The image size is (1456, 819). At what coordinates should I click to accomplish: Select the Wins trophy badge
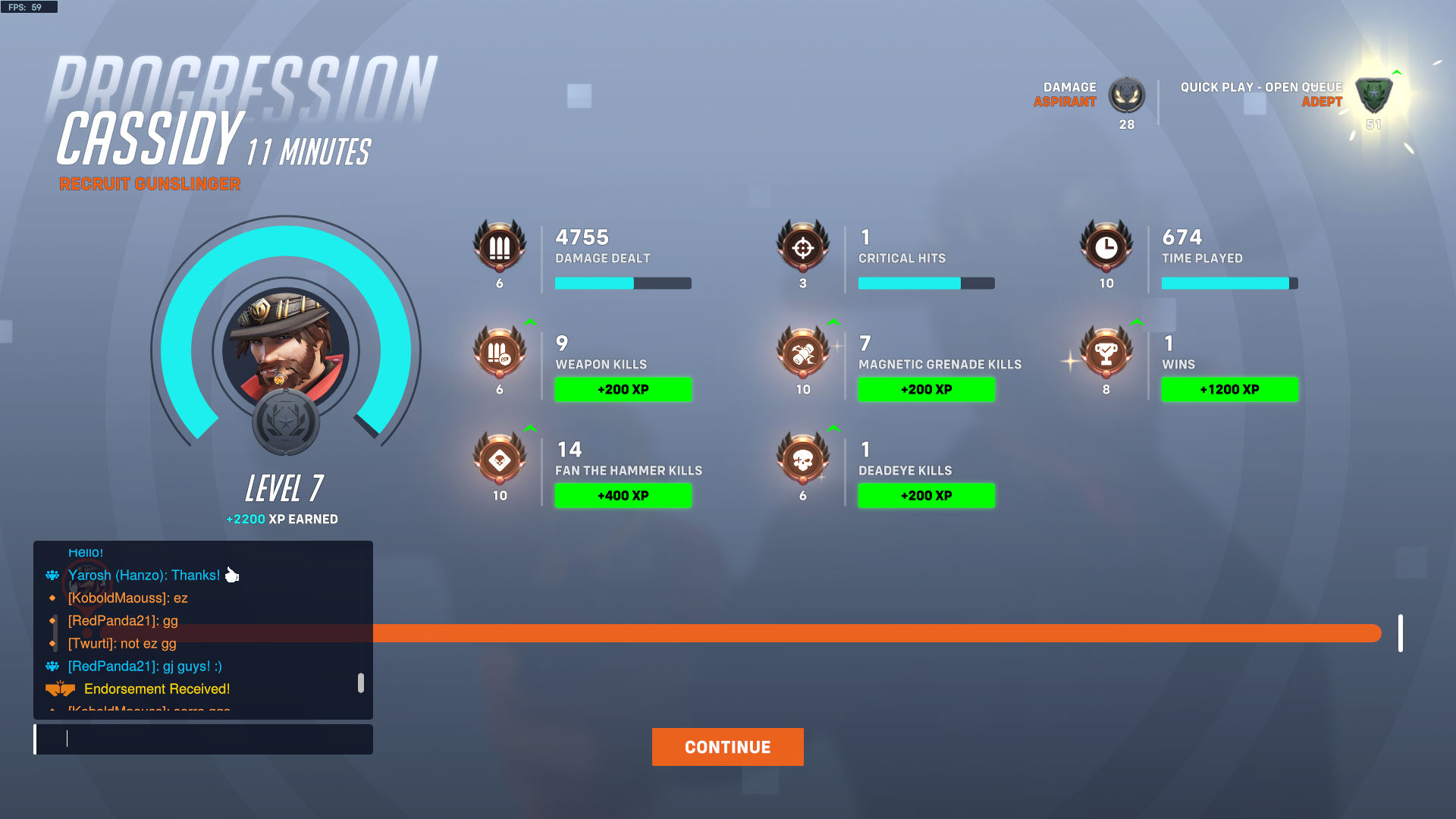(x=1106, y=354)
